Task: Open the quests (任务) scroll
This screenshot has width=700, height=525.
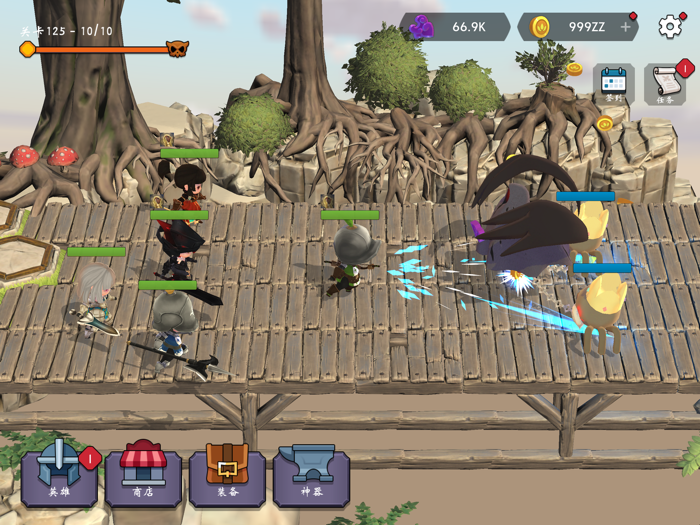Action: tap(665, 84)
